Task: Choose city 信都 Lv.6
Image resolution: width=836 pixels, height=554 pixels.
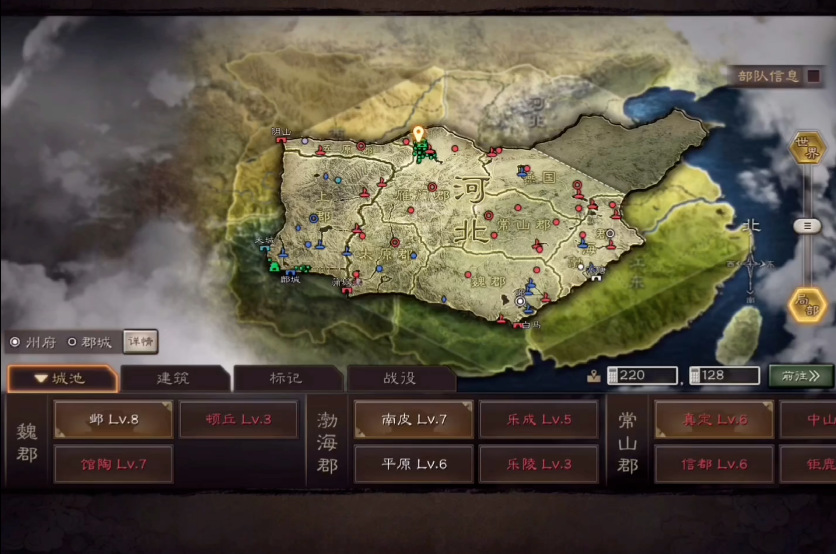Action: pos(714,464)
